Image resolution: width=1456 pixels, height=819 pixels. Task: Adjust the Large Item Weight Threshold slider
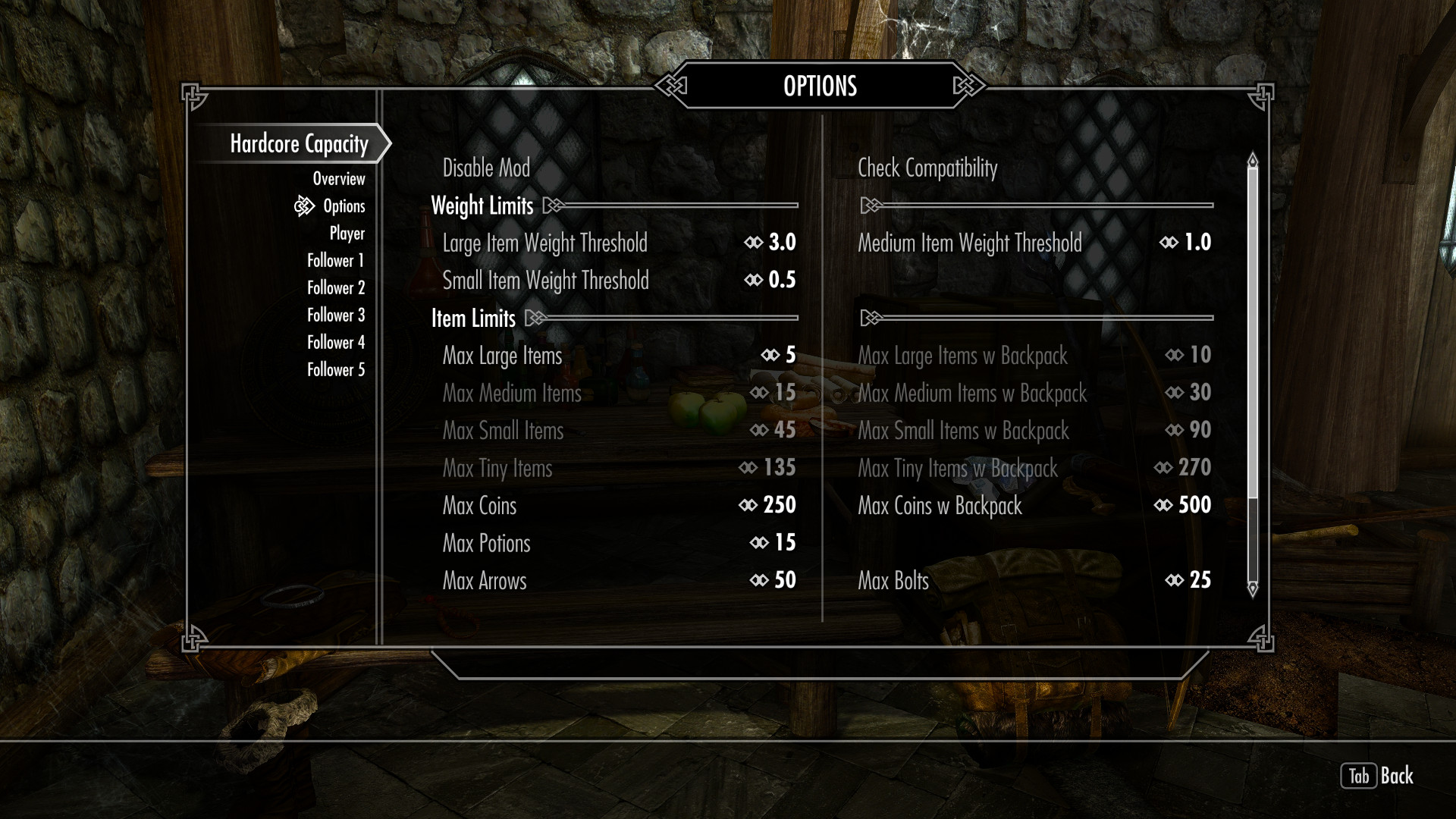tap(619, 243)
